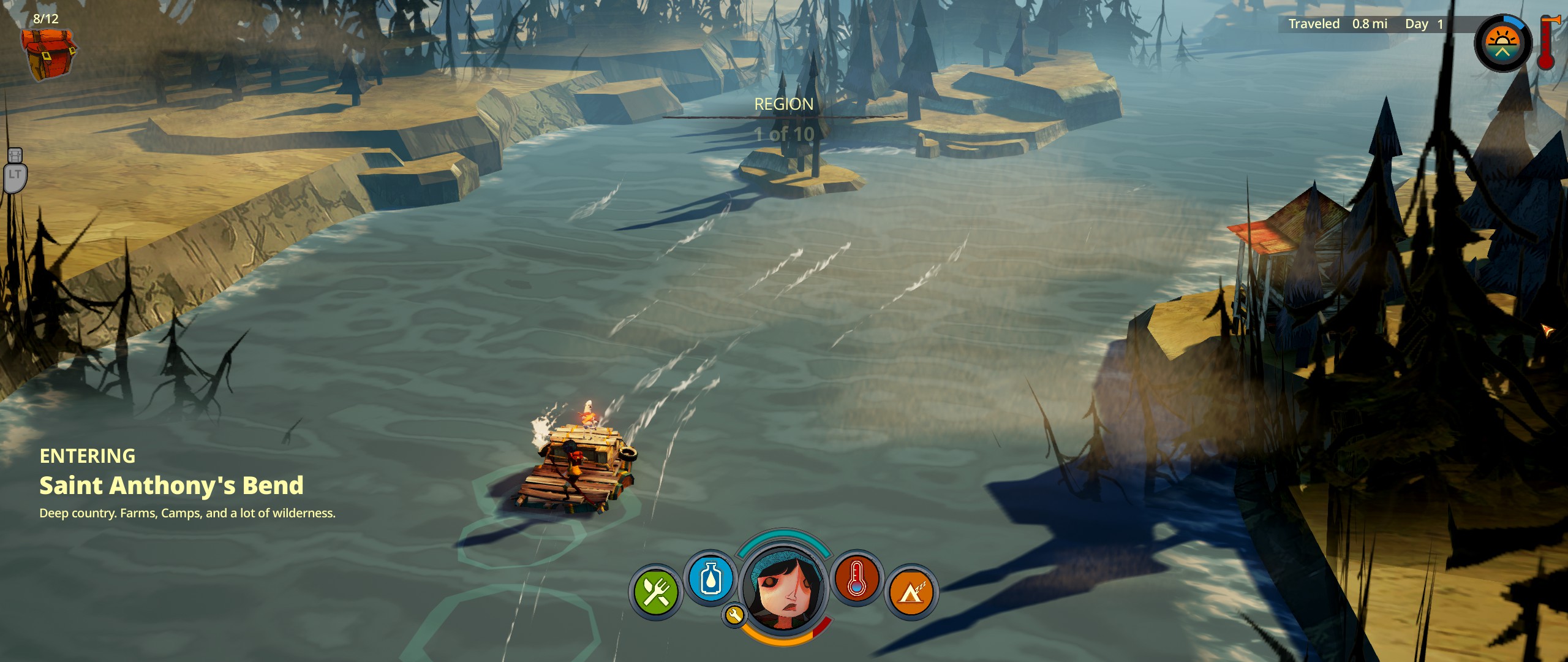The width and height of the screenshot is (1568, 662).
Task: Click the orange tent rest icon
Action: (911, 592)
